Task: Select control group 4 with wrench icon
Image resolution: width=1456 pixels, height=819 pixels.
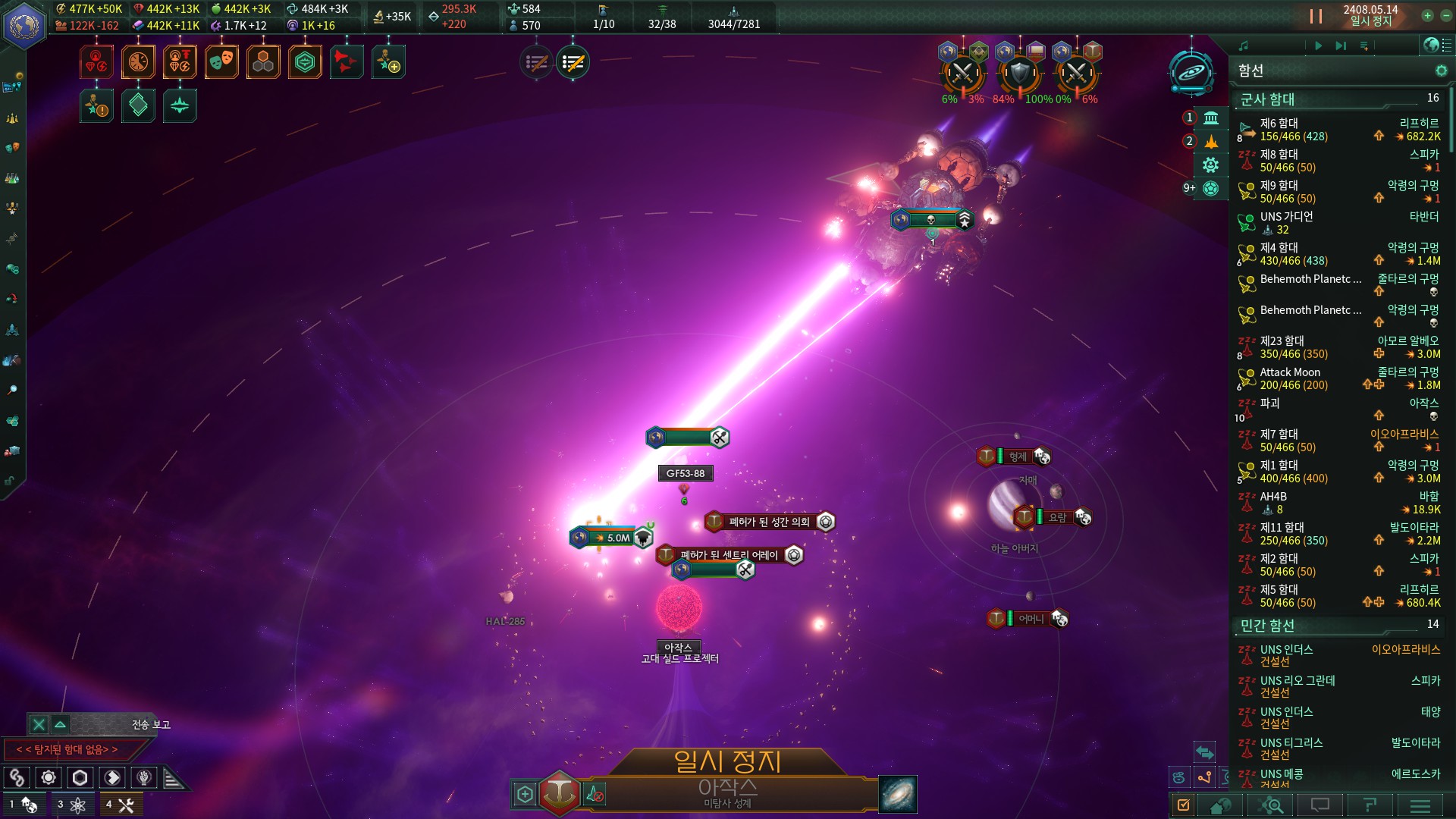Action: (121, 805)
